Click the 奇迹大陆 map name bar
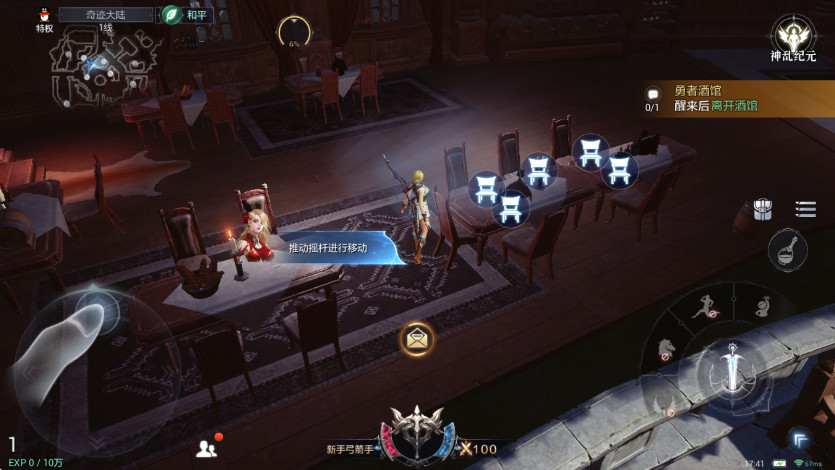This screenshot has width=835, height=470. pos(107,15)
